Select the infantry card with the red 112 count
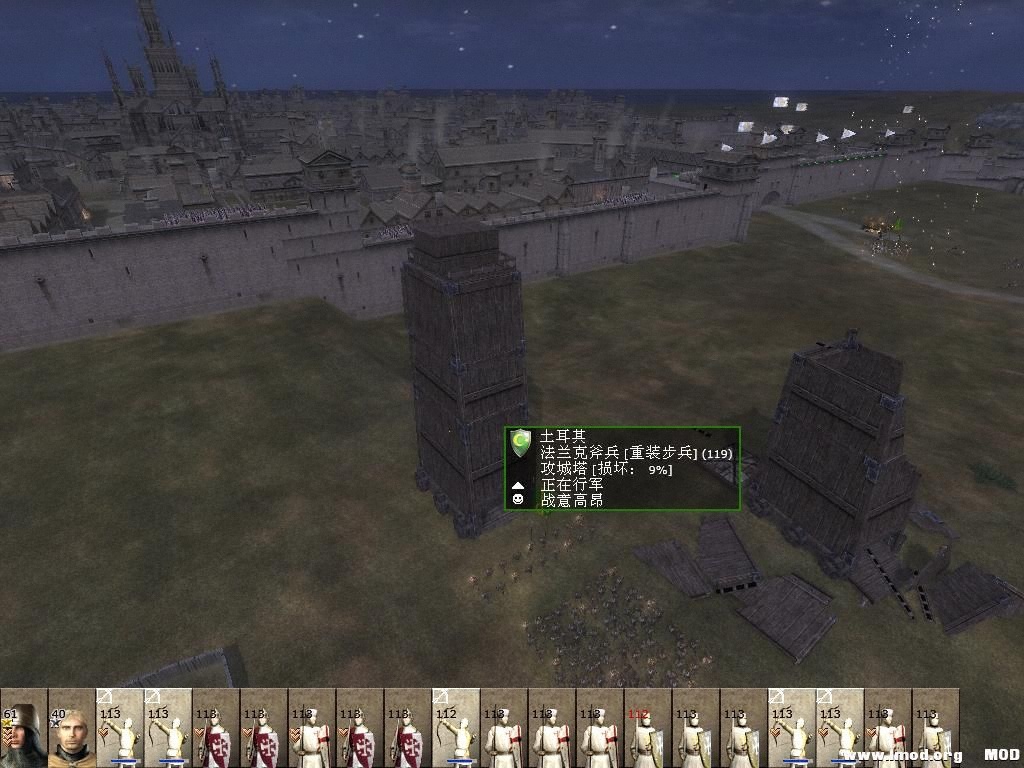This screenshot has width=1024, height=768. tap(648, 728)
